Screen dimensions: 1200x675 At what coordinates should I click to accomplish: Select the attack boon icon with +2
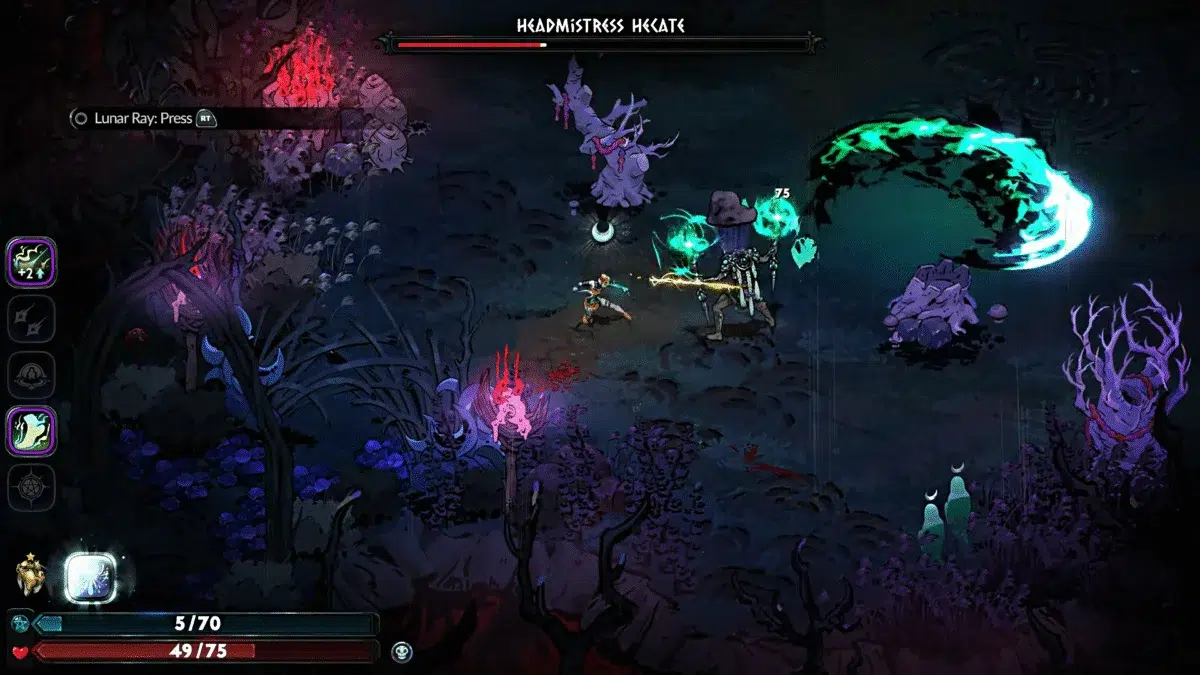pos(32,262)
